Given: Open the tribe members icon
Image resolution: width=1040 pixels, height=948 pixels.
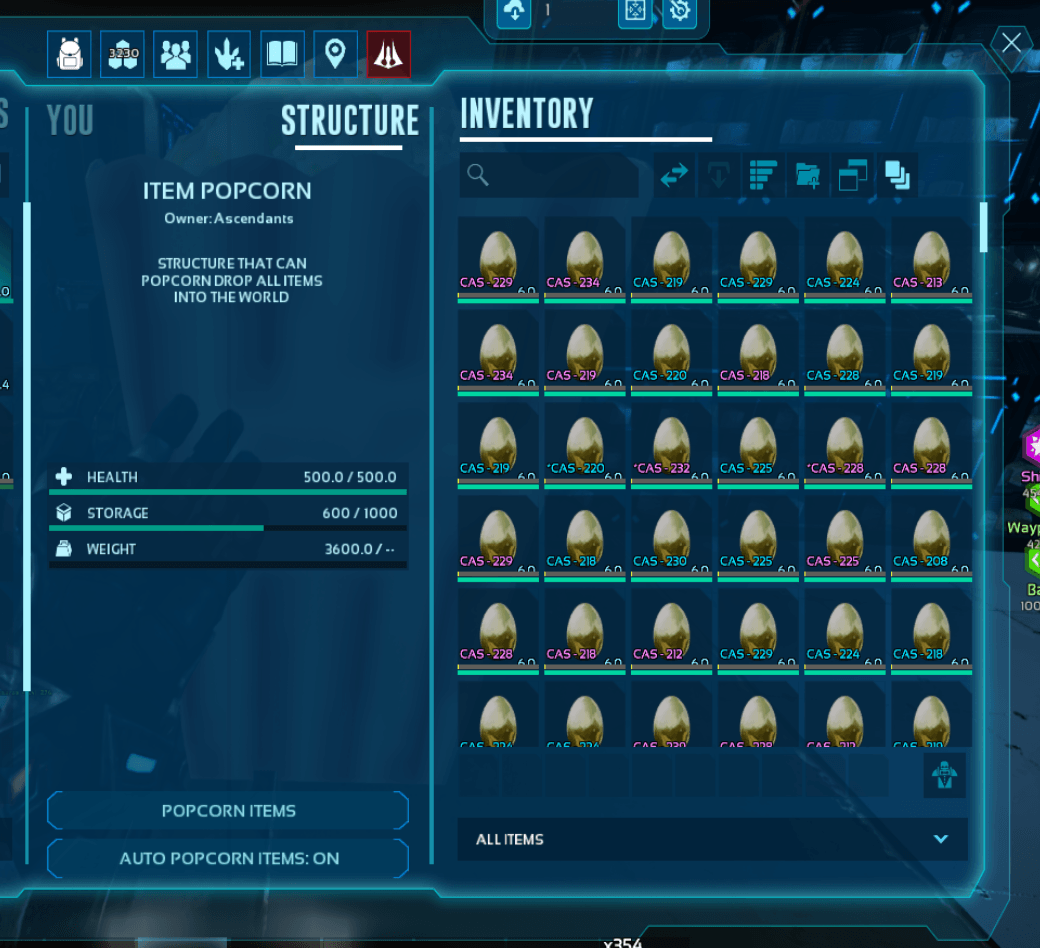Looking at the screenshot, I should 176,54.
